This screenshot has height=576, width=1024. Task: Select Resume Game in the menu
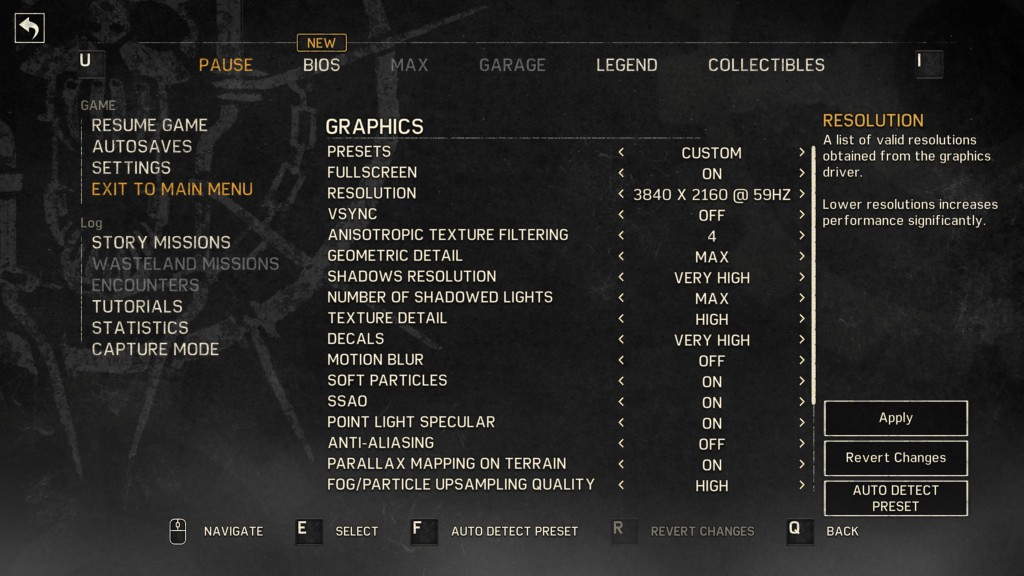149,125
